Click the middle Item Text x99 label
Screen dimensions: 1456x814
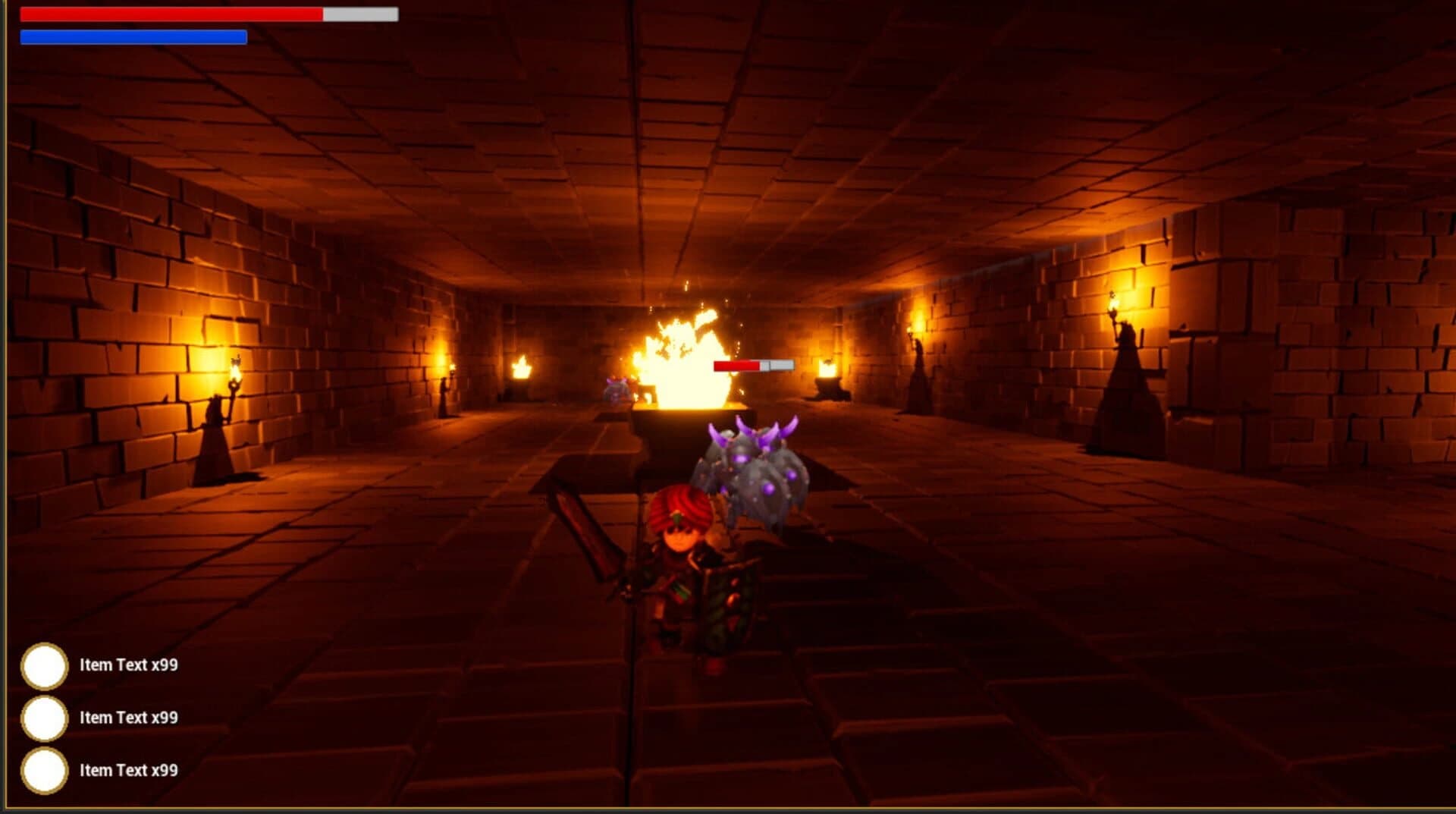[128, 716]
